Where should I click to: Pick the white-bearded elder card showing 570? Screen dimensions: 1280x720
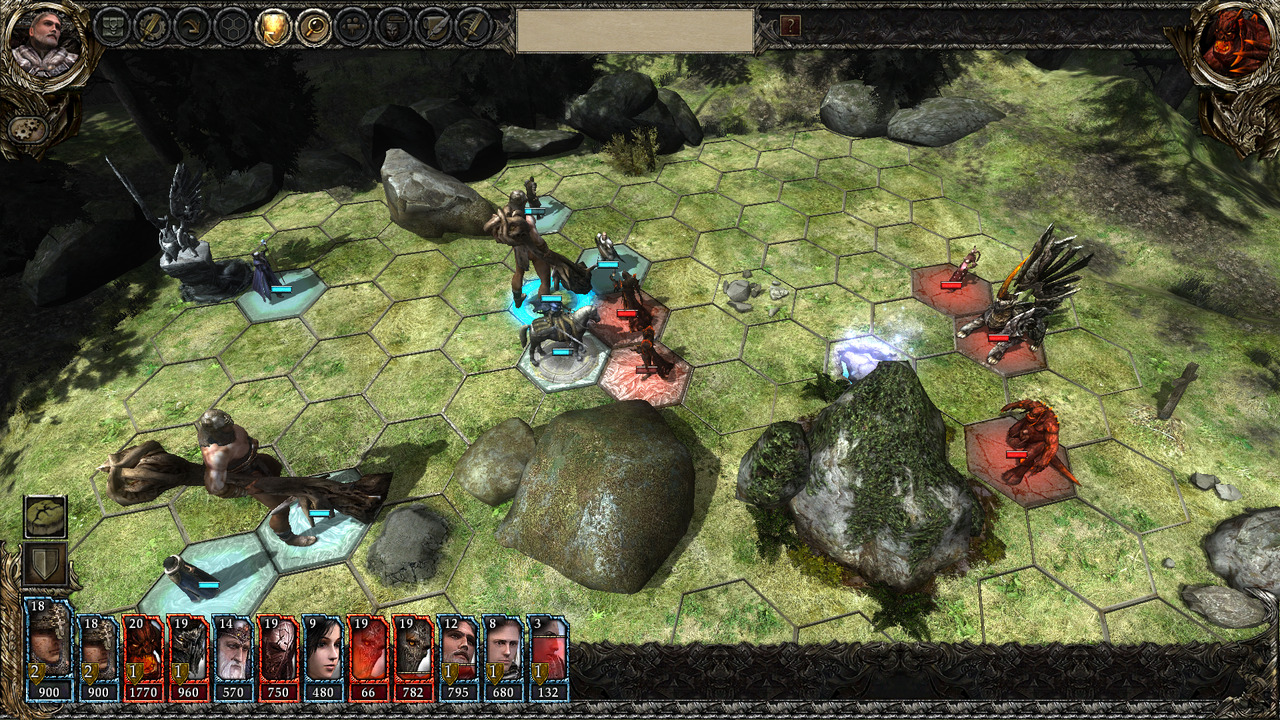point(232,658)
